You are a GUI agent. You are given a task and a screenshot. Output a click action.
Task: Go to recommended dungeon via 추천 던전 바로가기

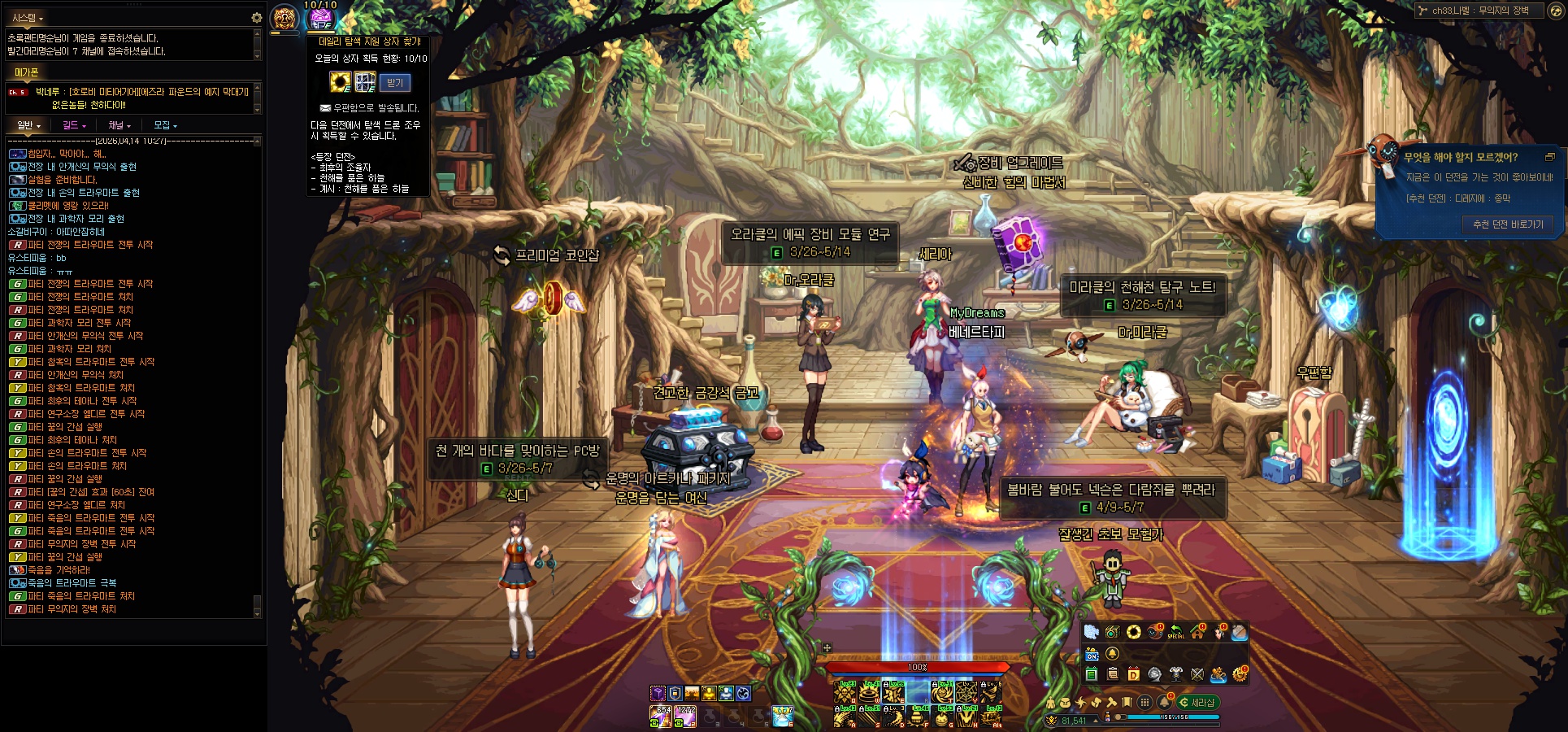click(x=1507, y=224)
